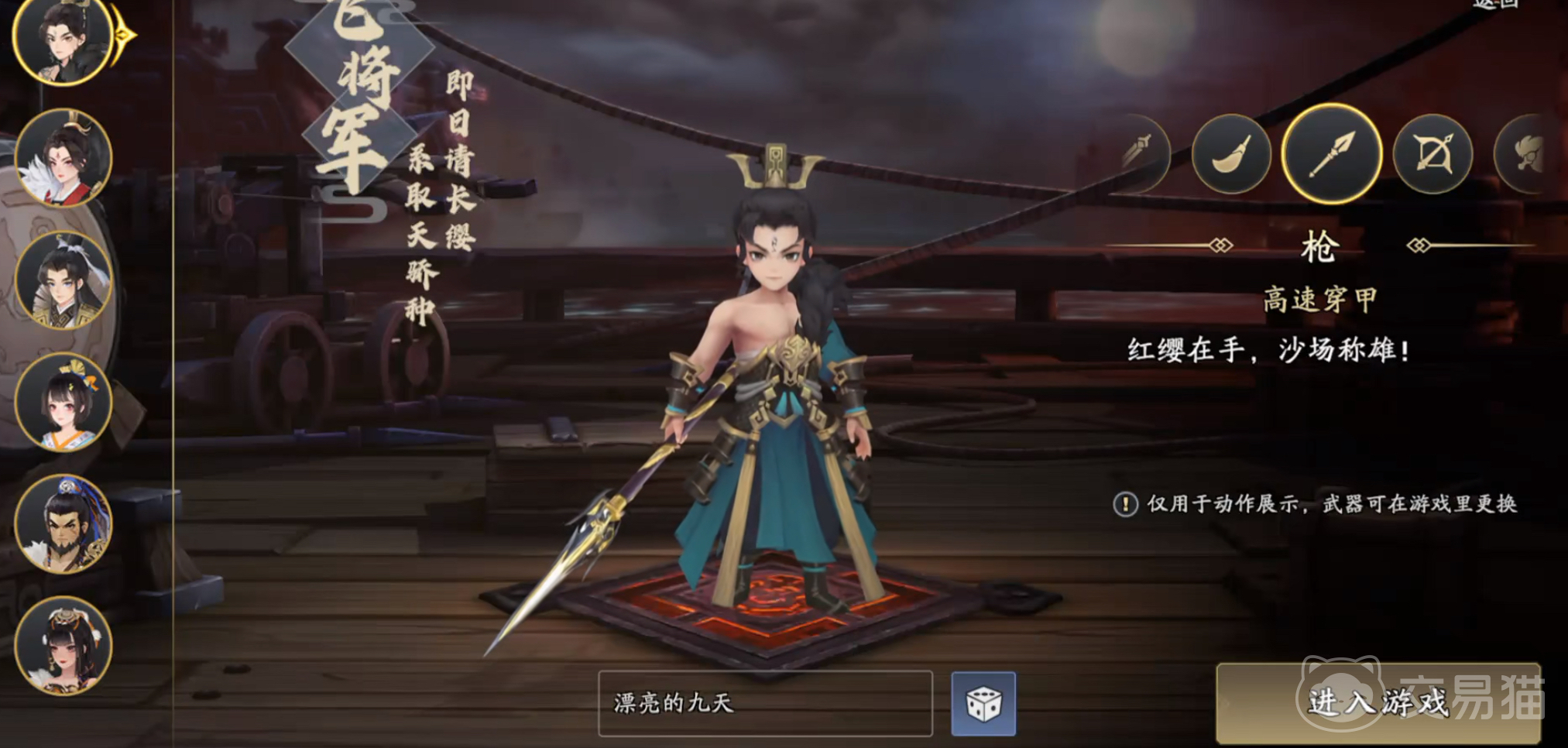Click the gold arrow beside the selected portrait
This screenshot has width=1568, height=748.
point(121,35)
